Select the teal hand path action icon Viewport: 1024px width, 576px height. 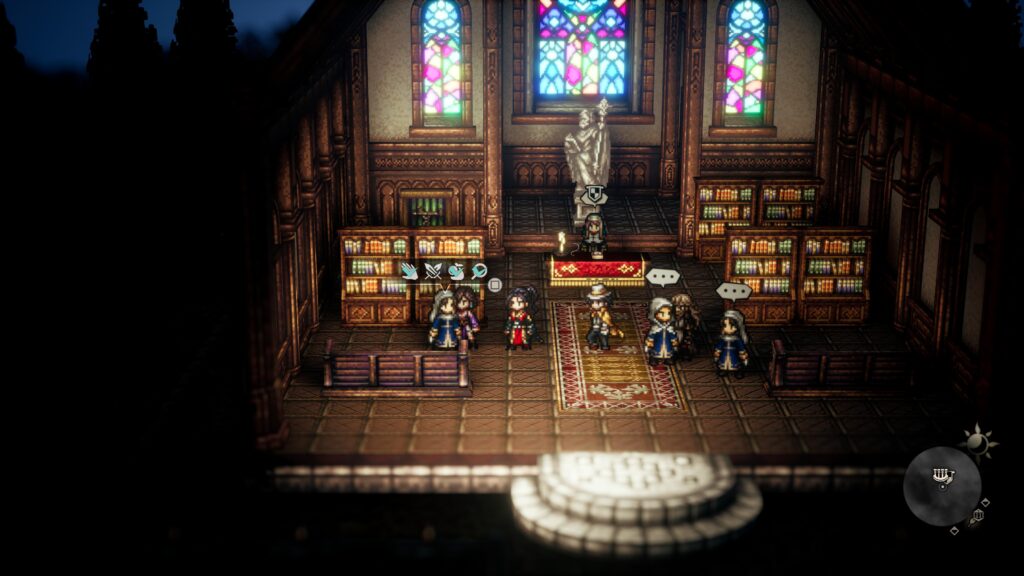coord(409,270)
